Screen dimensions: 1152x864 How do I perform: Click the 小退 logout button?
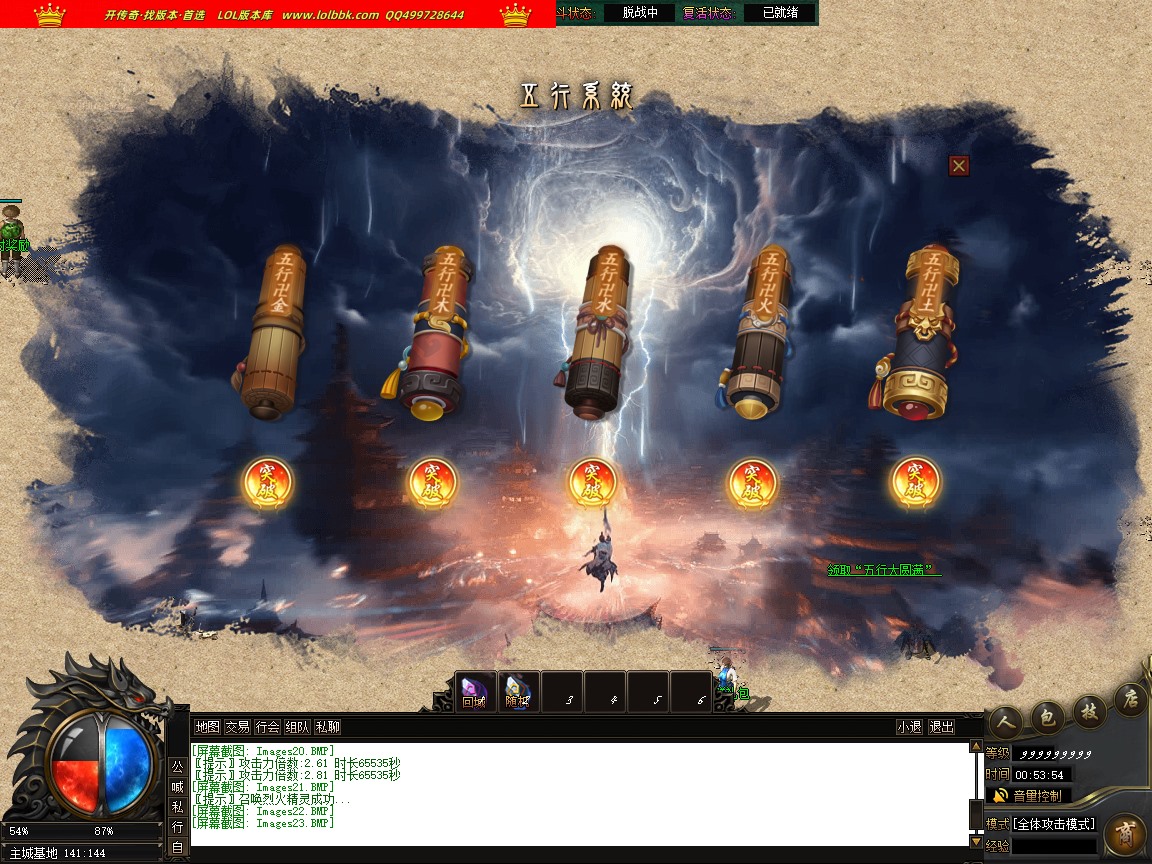click(x=909, y=727)
